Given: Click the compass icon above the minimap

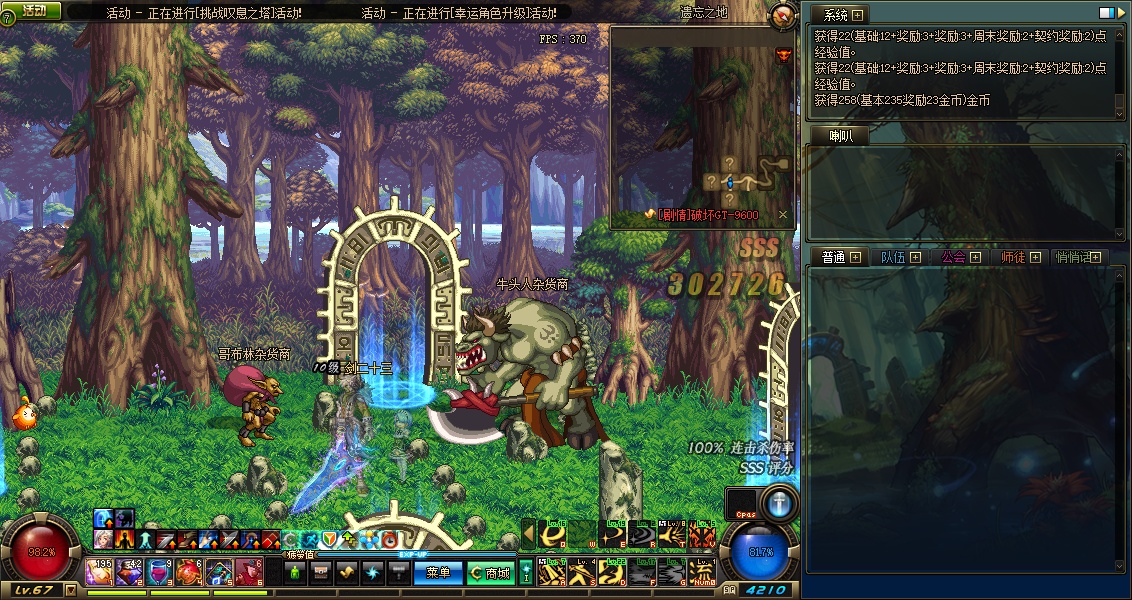Looking at the screenshot, I should pos(783,15).
